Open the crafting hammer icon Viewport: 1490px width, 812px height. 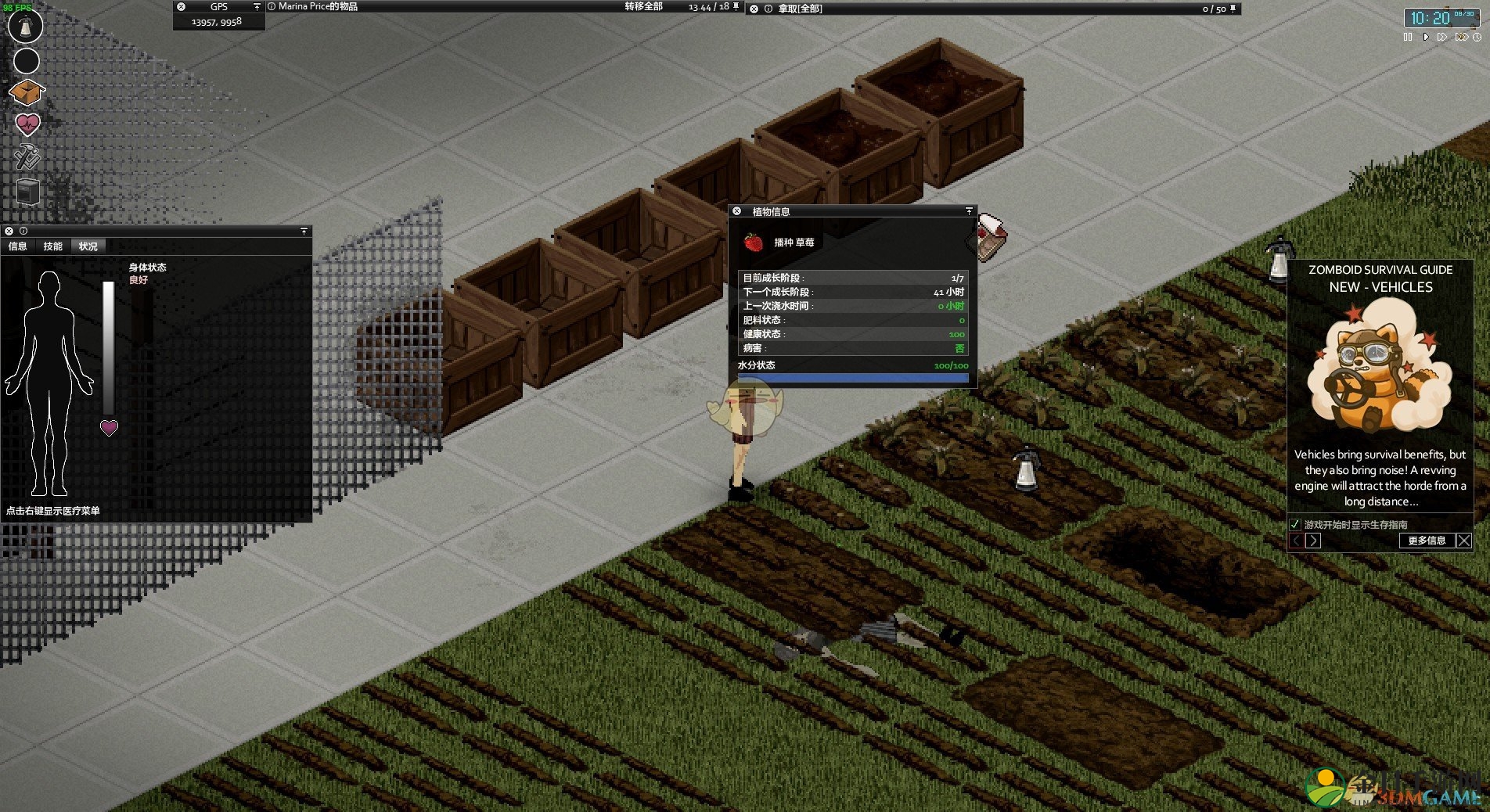27,156
